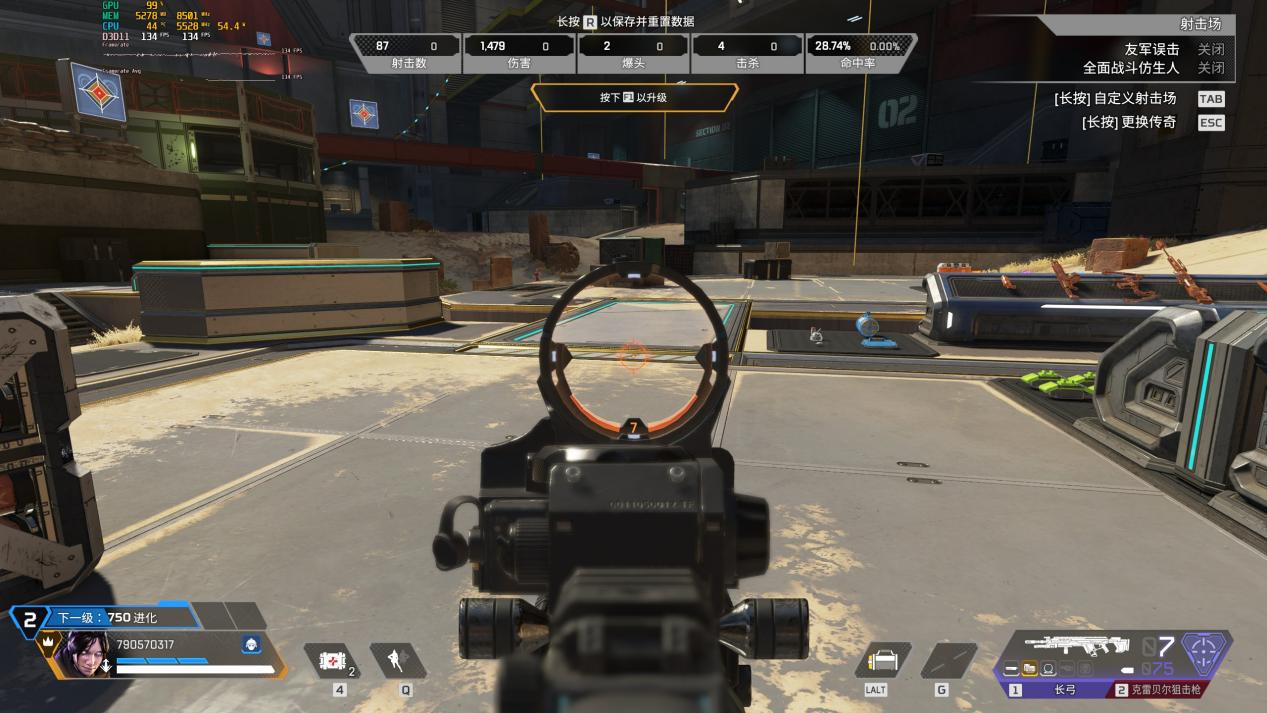Screen dimensions: 1267x713
Task: Click the evolution level 2 badge
Action: click(x=30, y=619)
